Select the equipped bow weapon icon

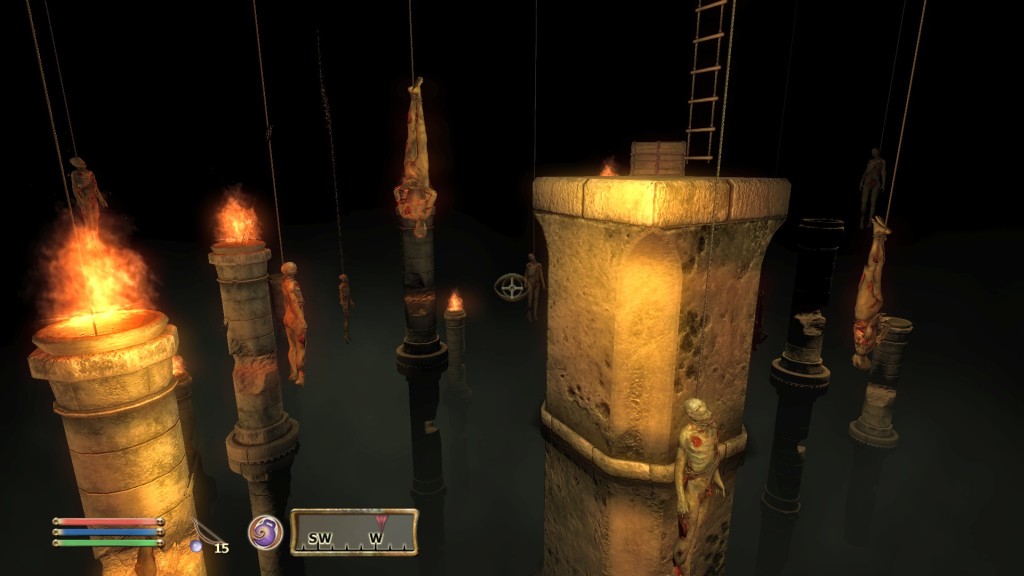coord(206,532)
